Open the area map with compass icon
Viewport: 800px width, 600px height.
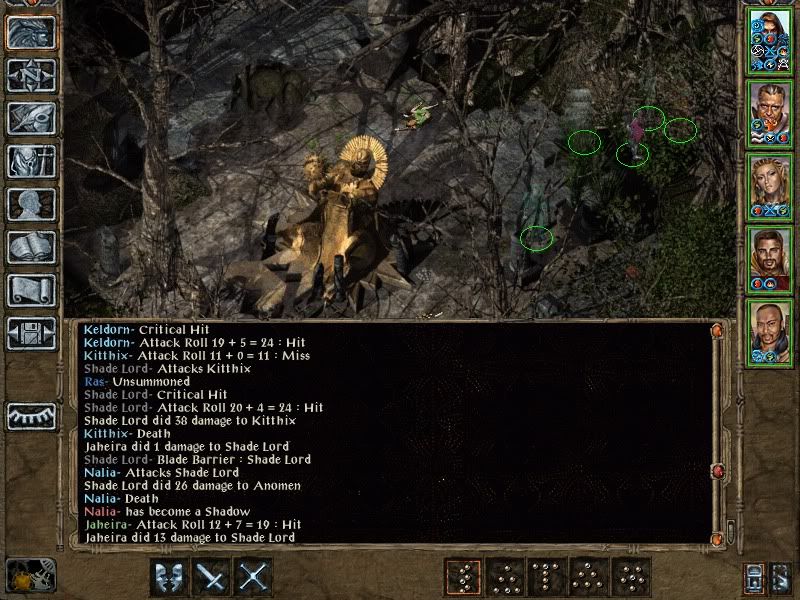click(x=31, y=75)
